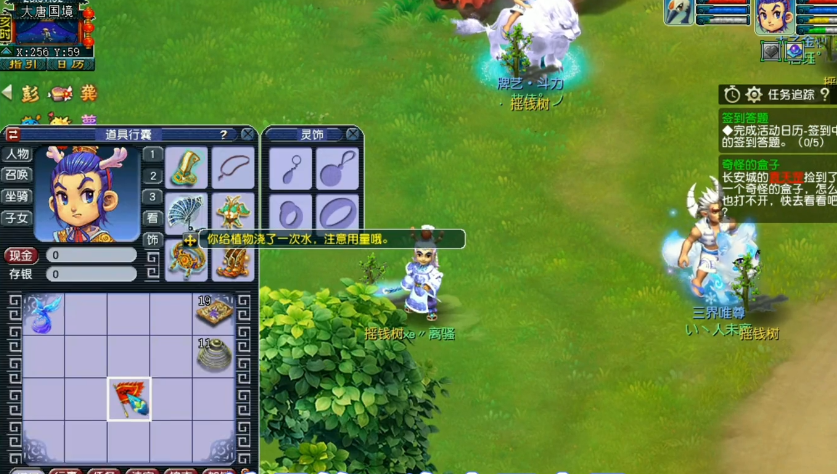Click the pet bird portrait
837x474 pixels.
(x=678, y=12)
